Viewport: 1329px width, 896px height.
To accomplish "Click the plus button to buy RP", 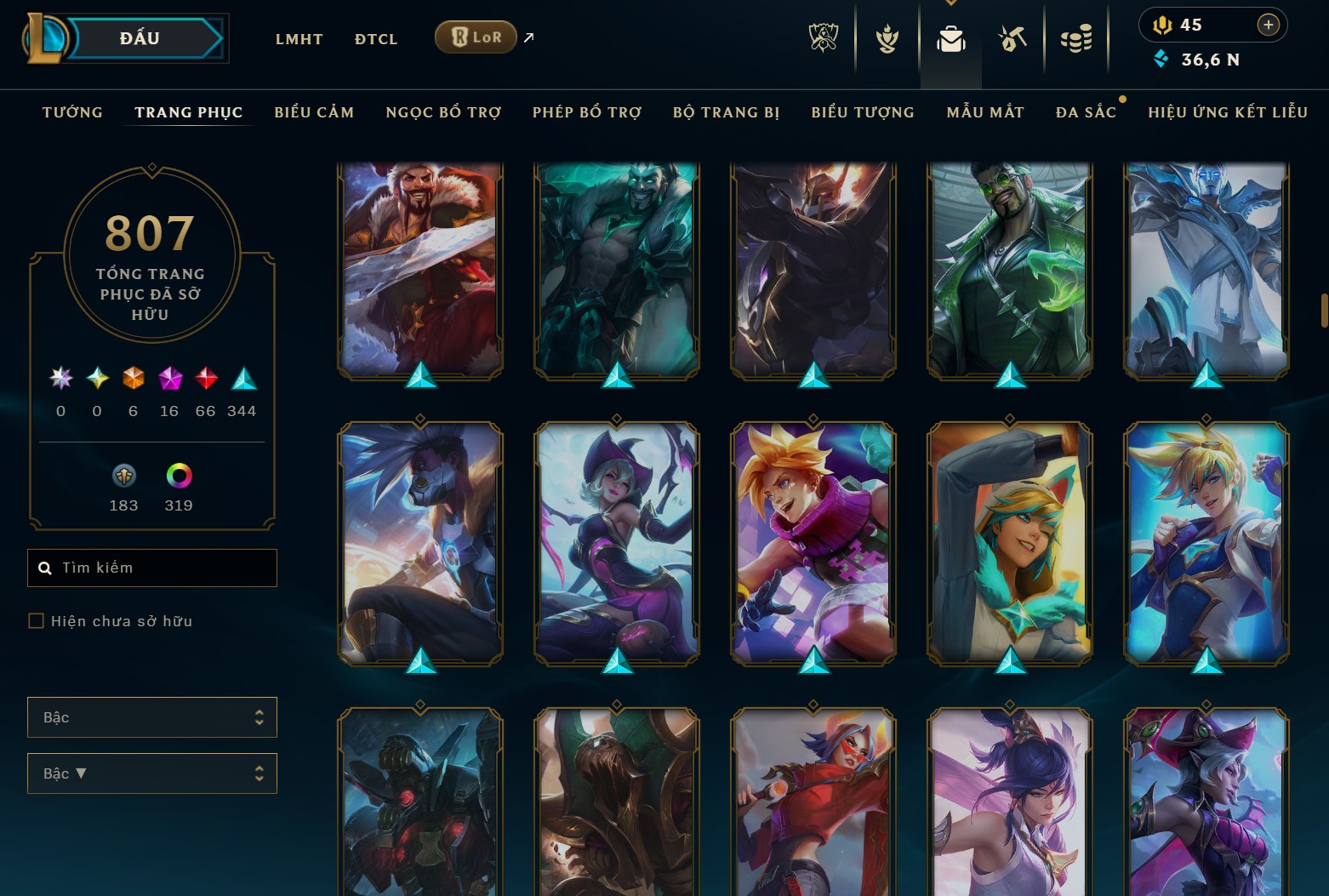I will 1269,25.
